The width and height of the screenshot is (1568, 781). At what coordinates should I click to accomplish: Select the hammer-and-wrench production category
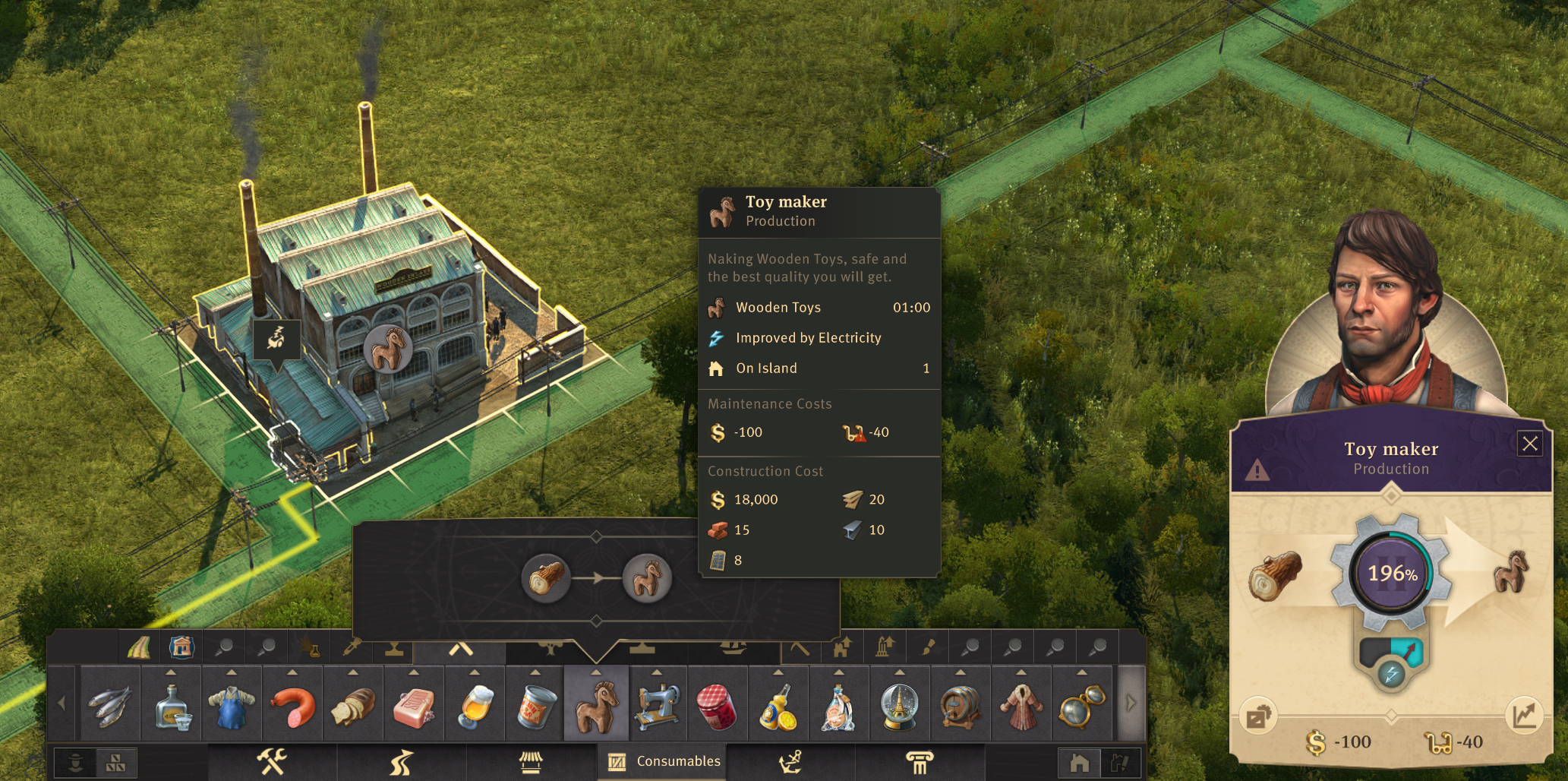pos(273,761)
